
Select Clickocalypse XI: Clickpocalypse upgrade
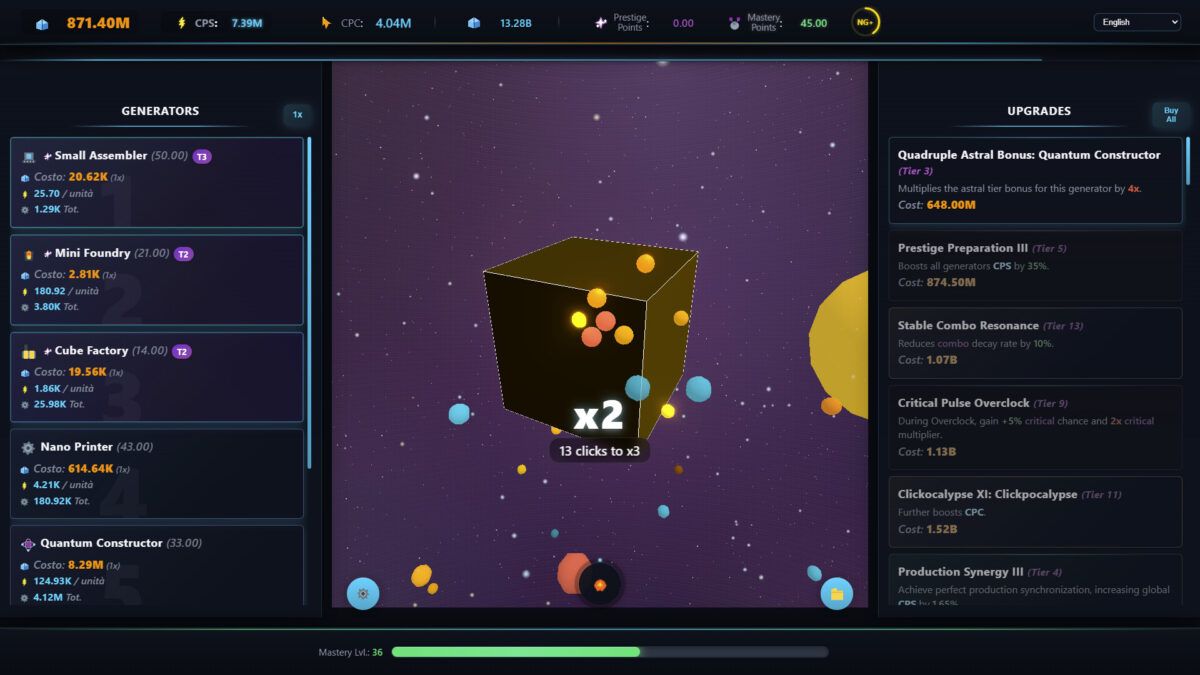(1035, 511)
